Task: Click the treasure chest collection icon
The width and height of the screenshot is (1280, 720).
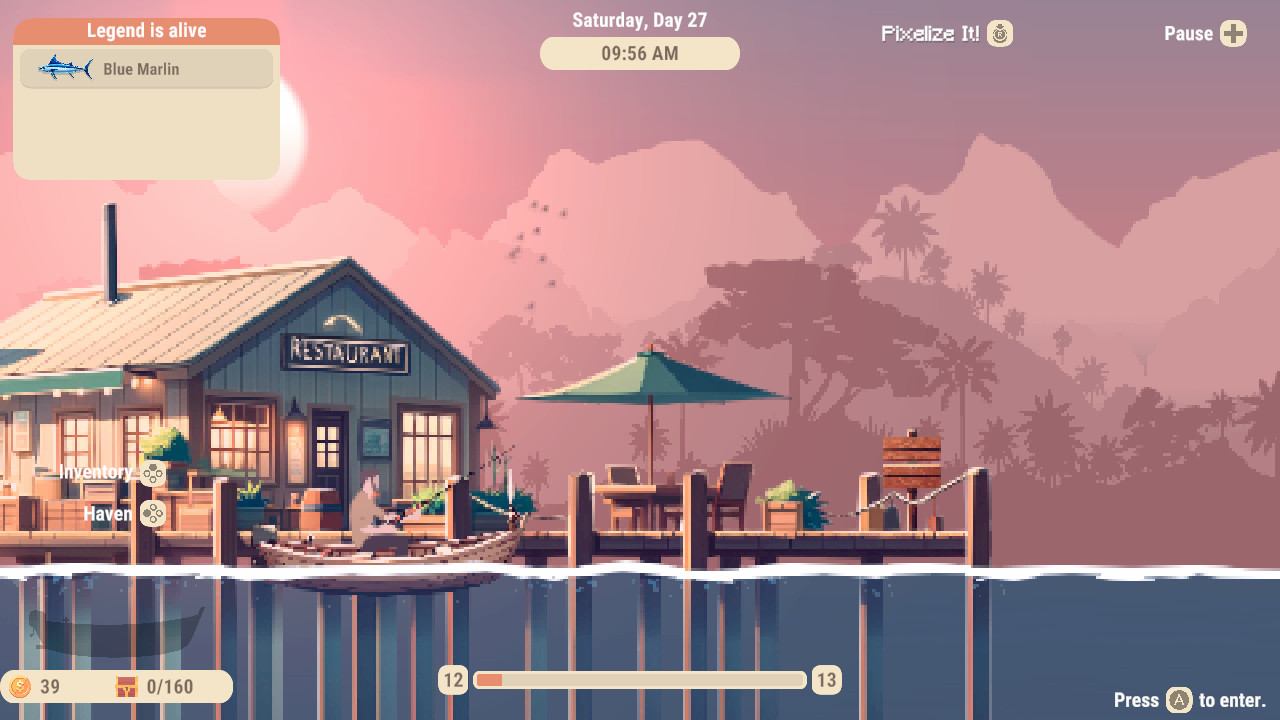Action: point(126,687)
